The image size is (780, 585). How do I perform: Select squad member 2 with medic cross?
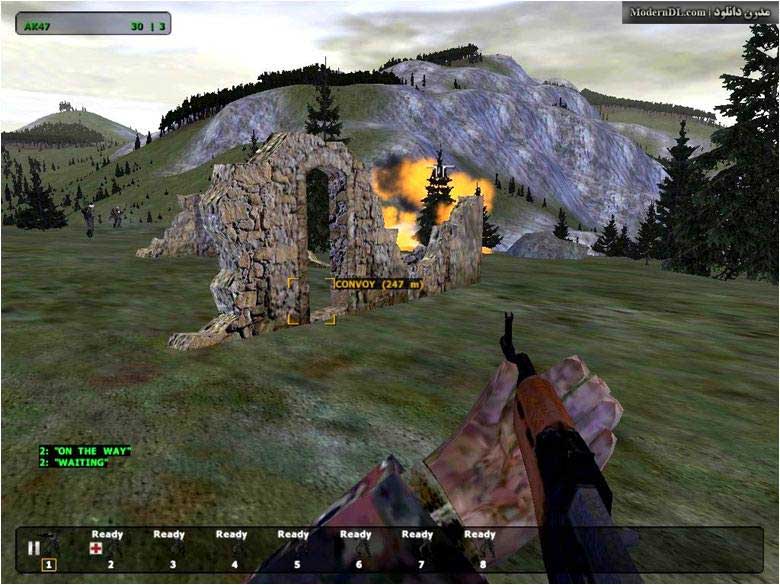108,549
